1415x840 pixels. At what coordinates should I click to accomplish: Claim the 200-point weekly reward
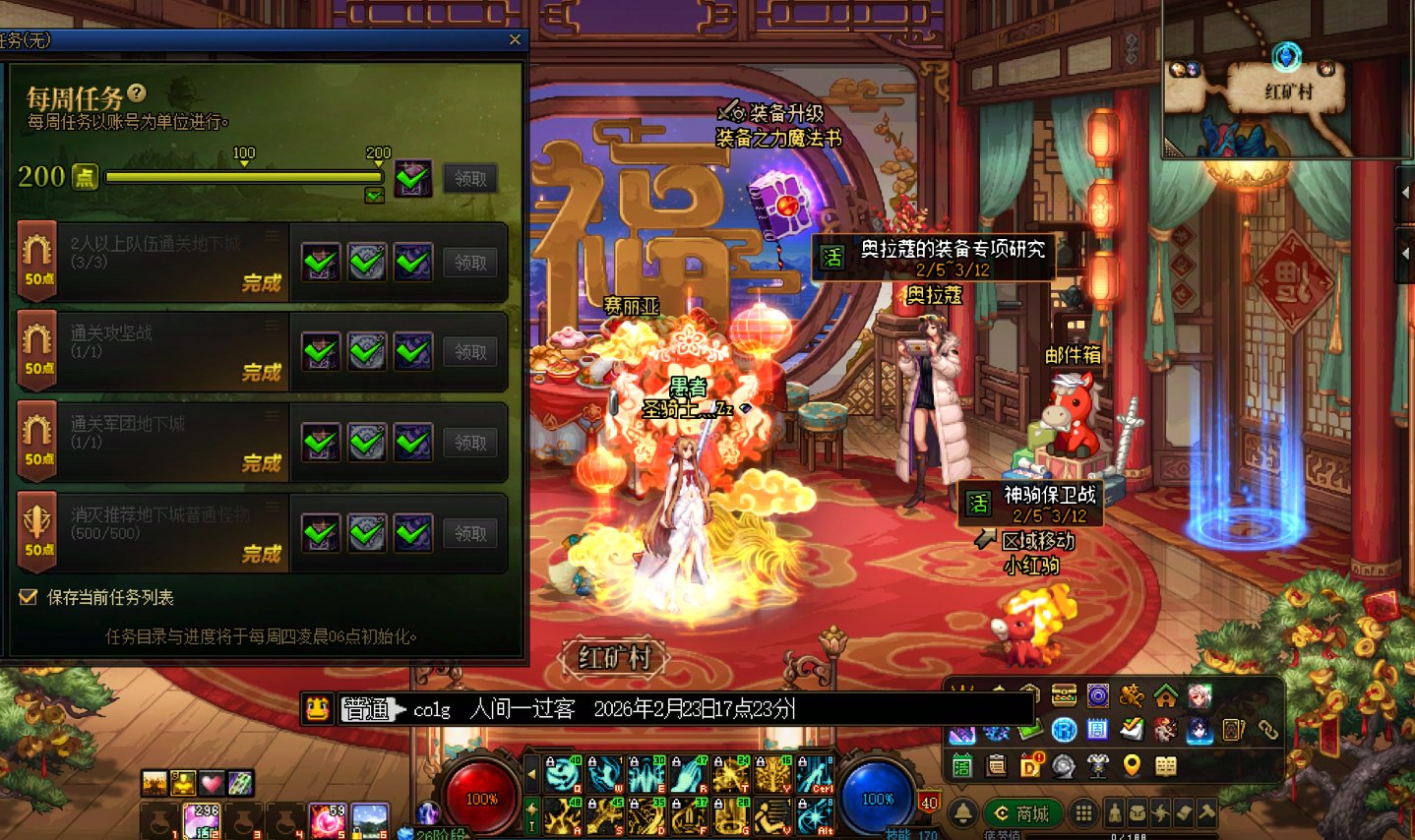coord(469,179)
